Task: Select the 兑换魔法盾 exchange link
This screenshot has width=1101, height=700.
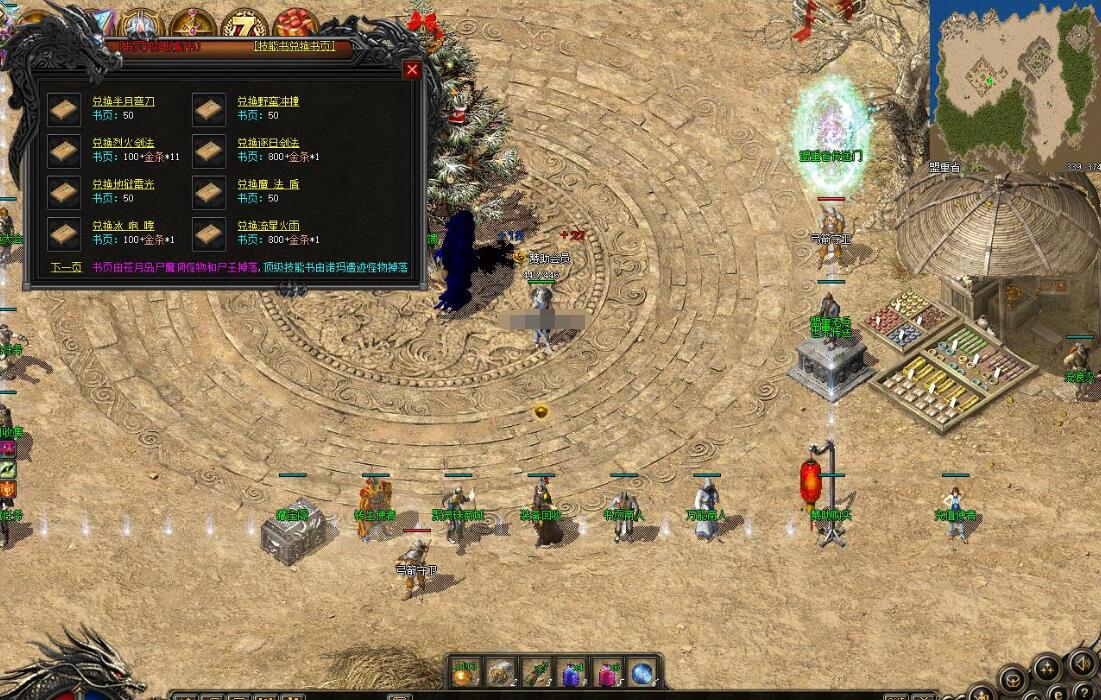Action: coord(268,184)
